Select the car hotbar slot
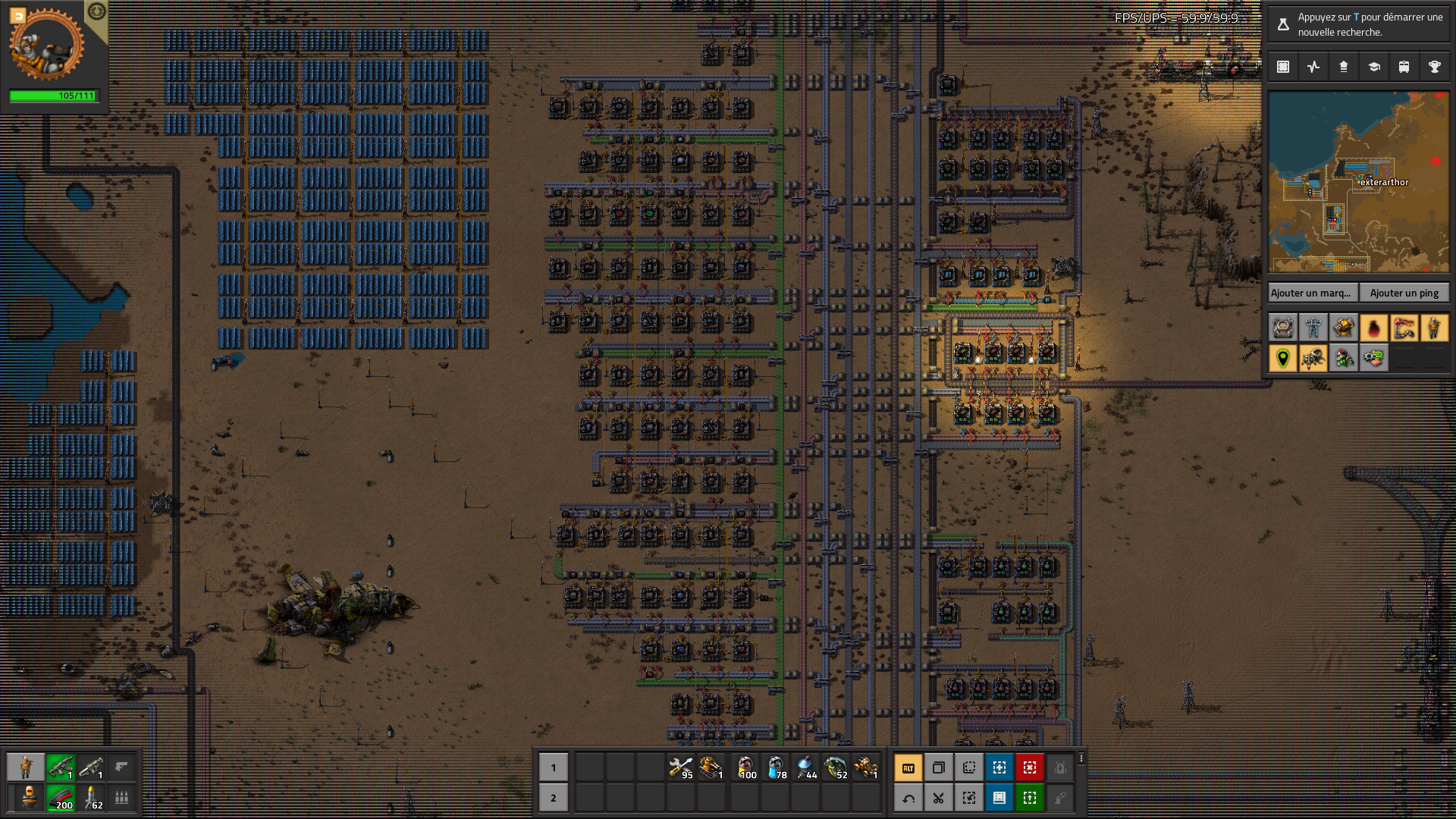1456x819 pixels. 865,767
